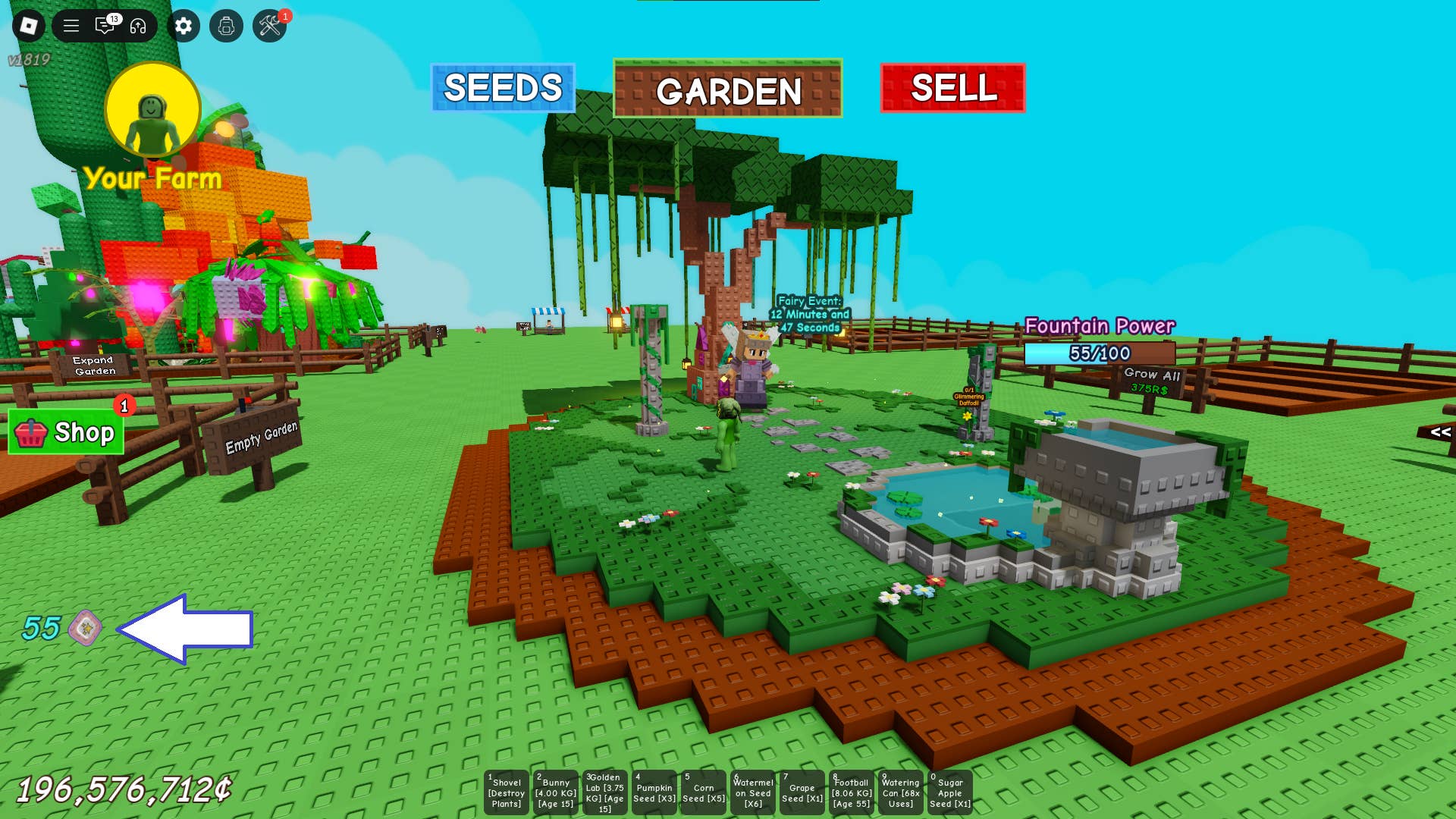
Task: Select the Watering Can in slot 9
Action: (x=900, y=791)
